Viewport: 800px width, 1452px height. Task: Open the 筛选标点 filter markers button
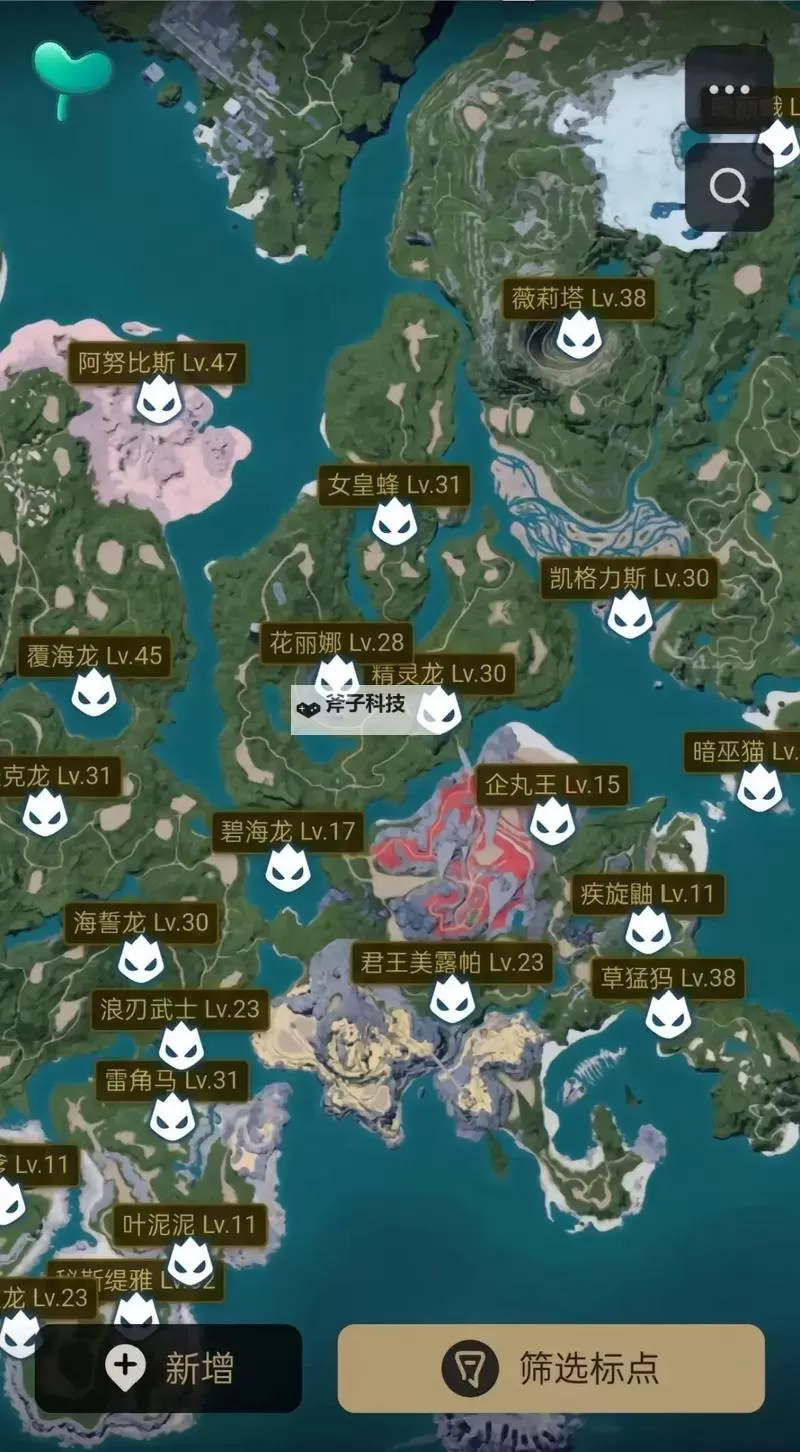(551, 1368)
